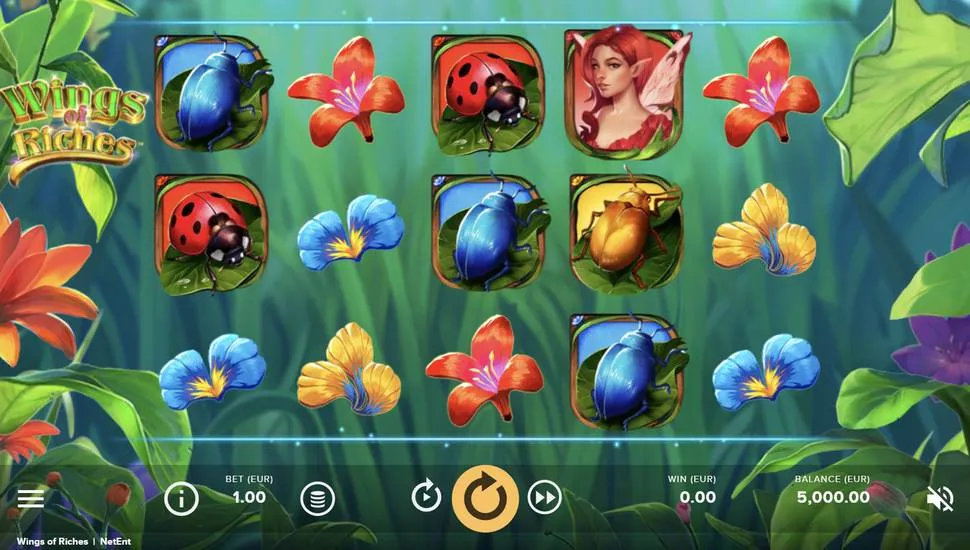Show the game info paytable
Viewport: 970px width, 550px height.
tap(181, 497)
